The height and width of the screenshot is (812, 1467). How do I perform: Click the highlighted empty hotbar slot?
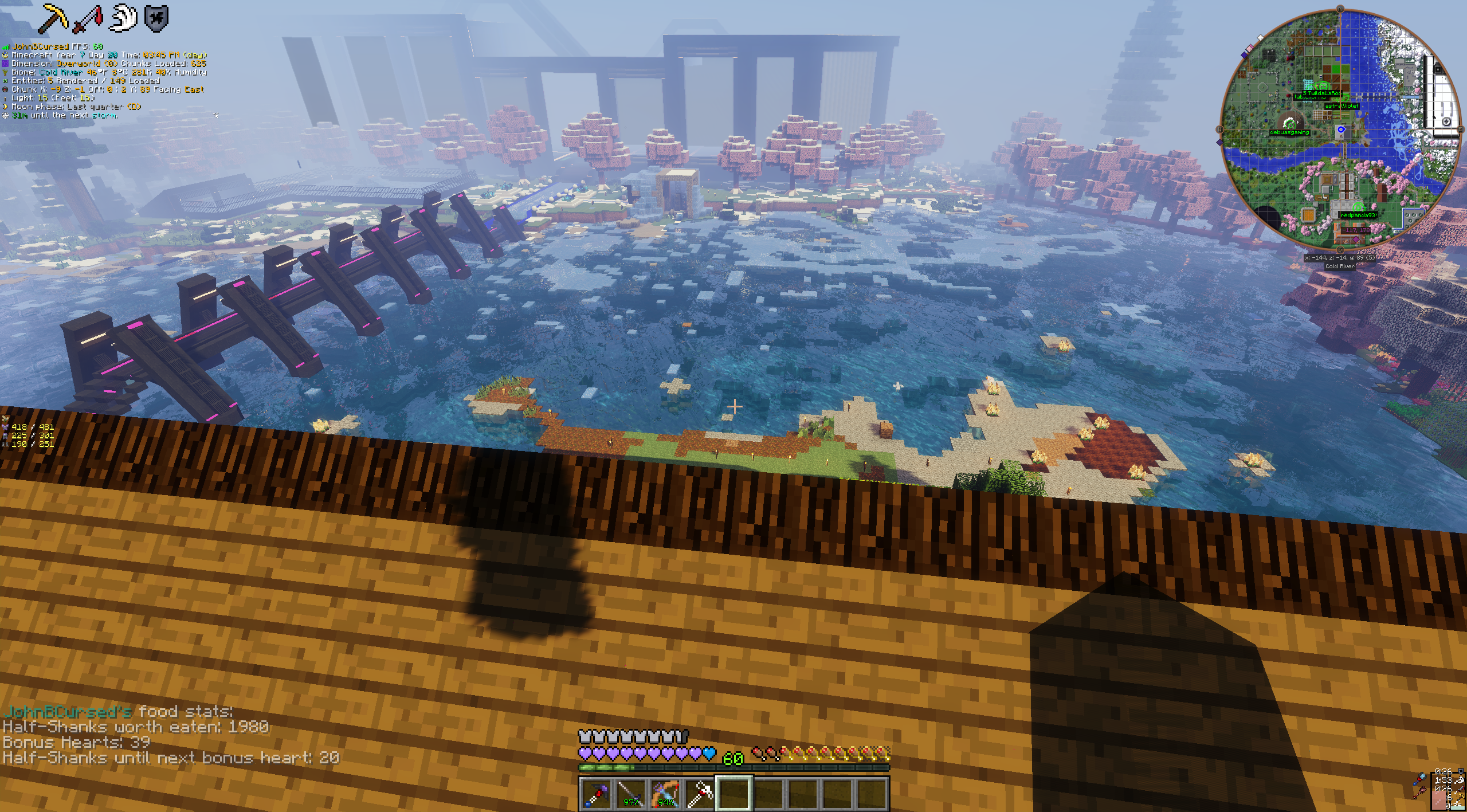(x=734, y=794)
